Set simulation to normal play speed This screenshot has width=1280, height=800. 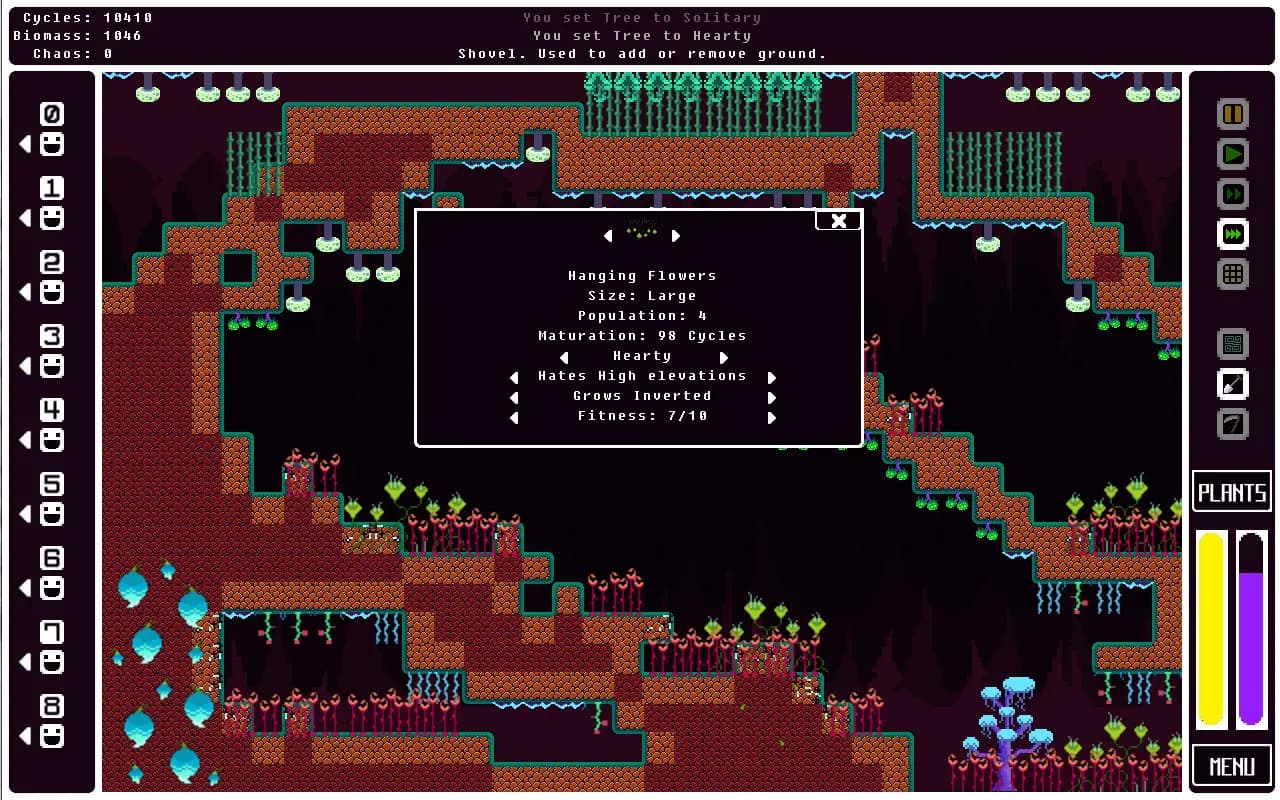(1233, 154)
